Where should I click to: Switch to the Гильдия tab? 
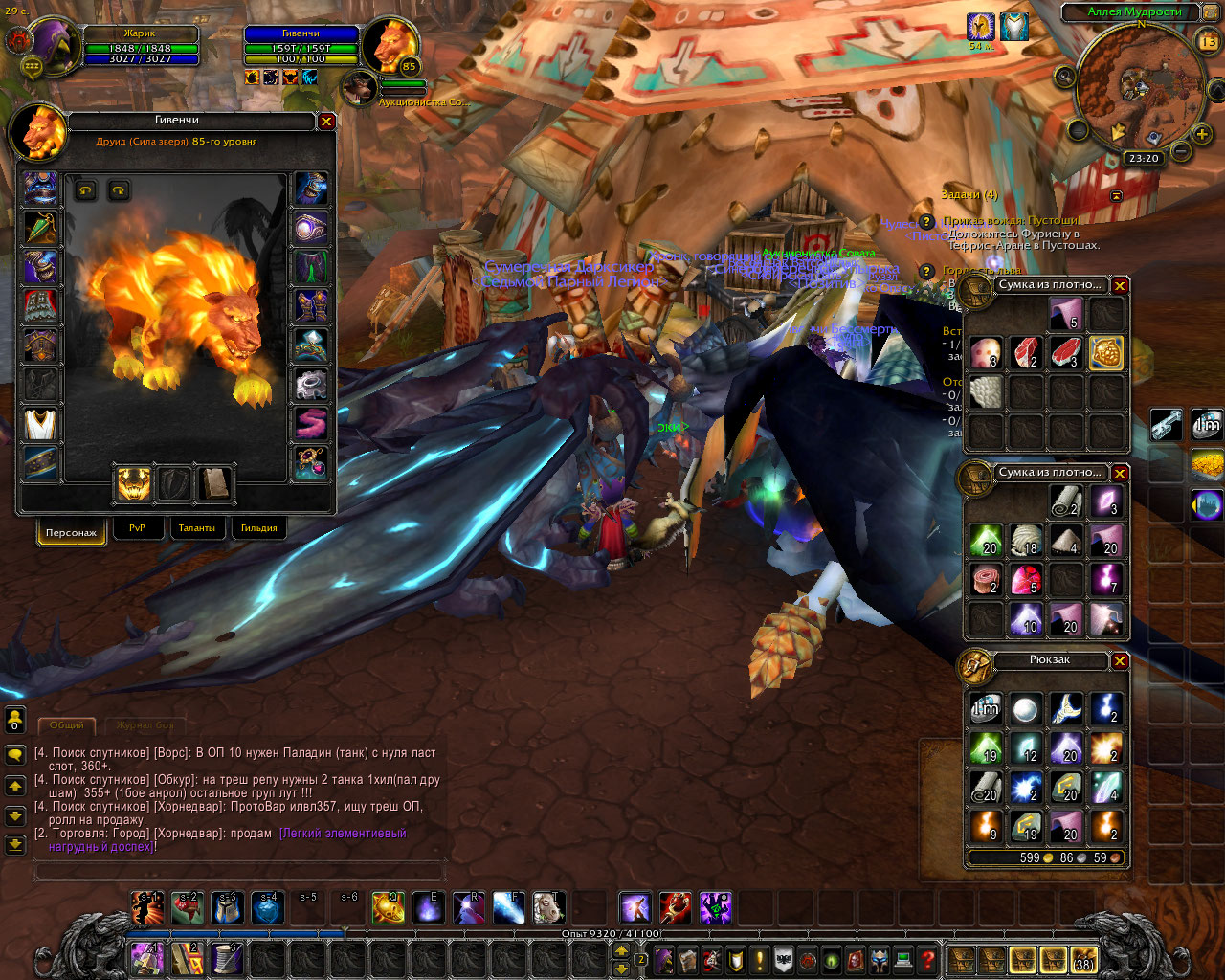(x=258, y=528)
